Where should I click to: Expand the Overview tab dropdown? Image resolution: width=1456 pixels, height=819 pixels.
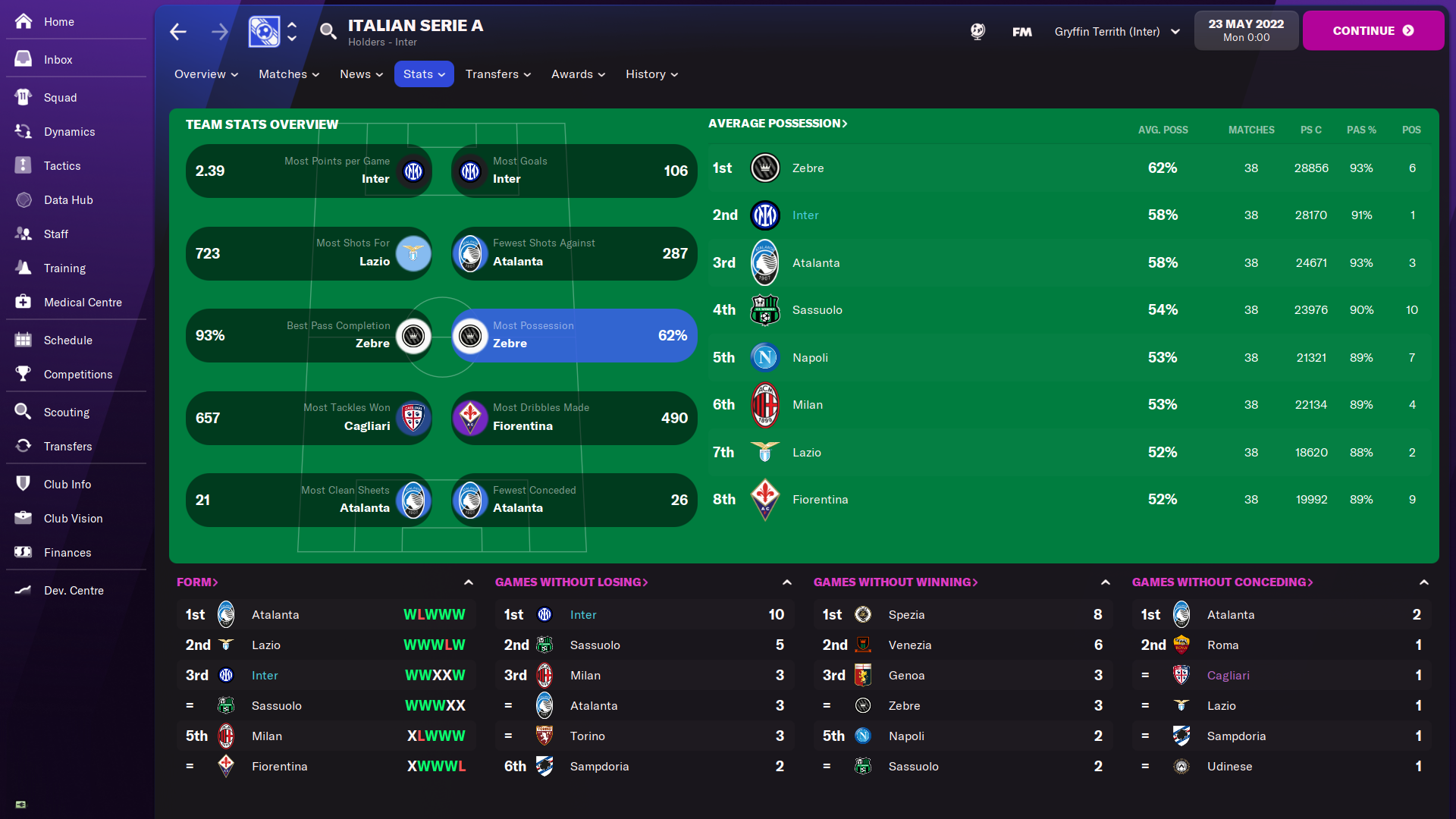tap(206, 74)
